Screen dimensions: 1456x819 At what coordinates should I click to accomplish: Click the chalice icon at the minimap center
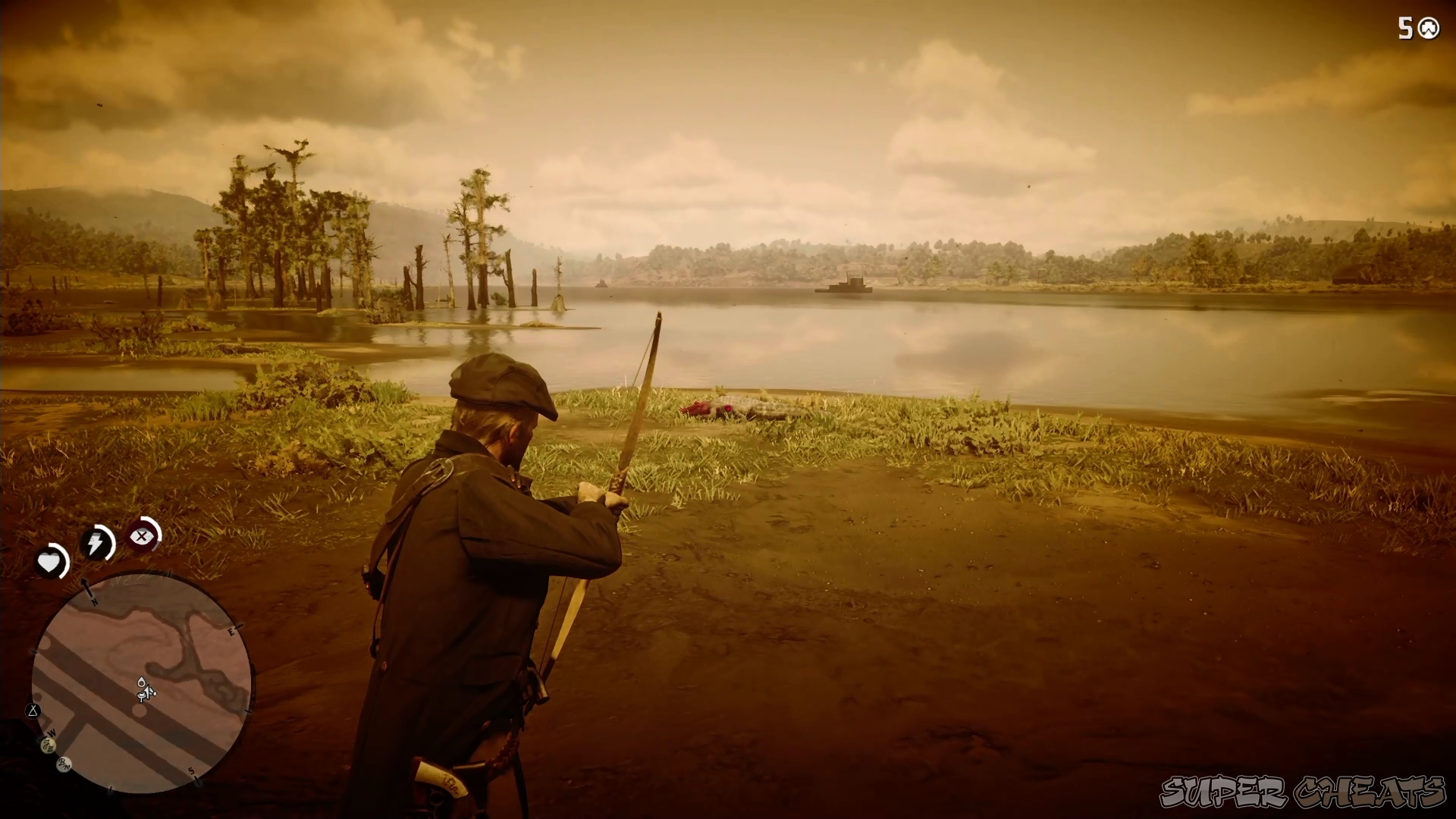point(140,695)
